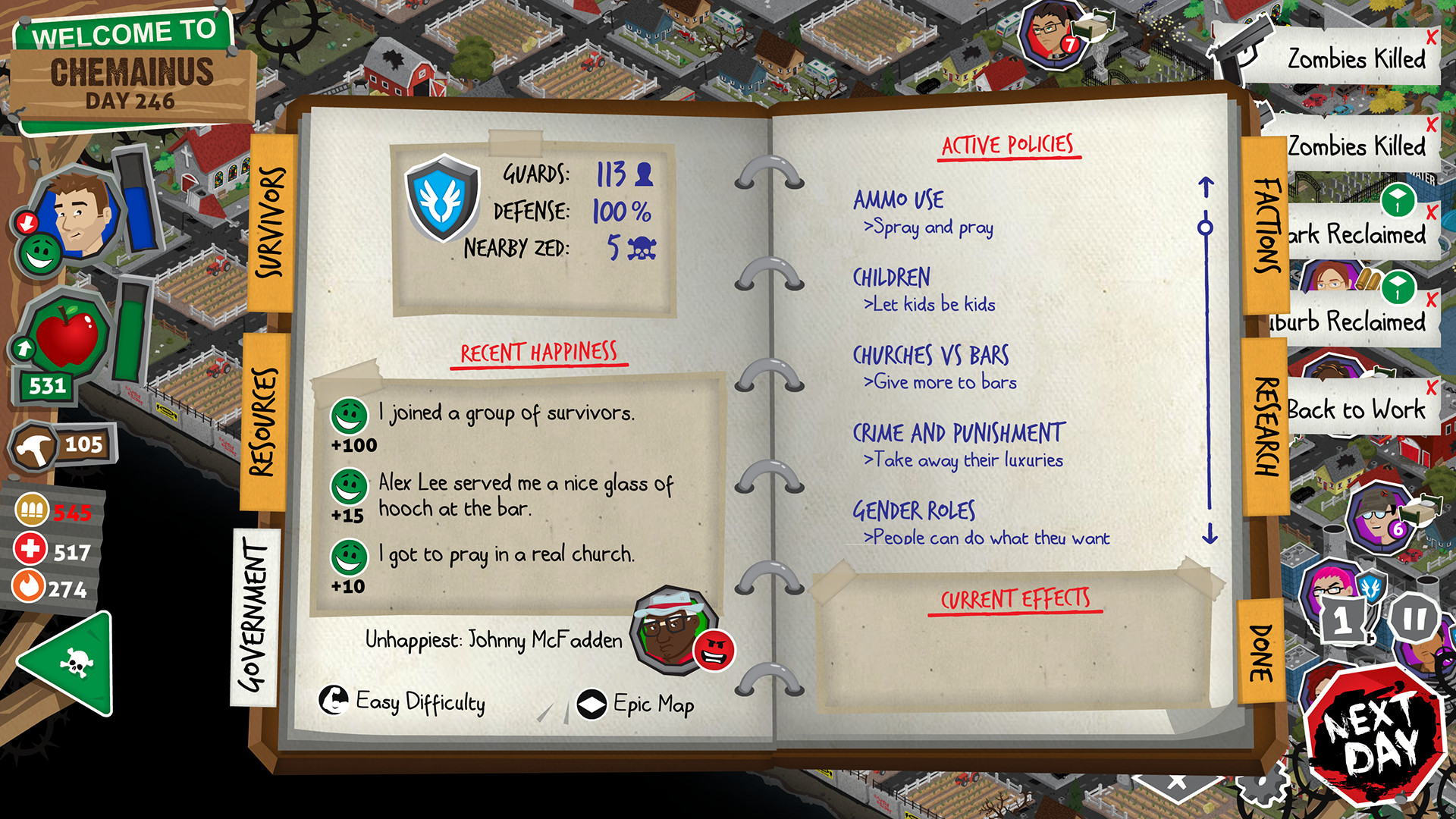
Task: Select the Spray and pray ammo policy
Action: pyautogui.click(x=930, y=227)
